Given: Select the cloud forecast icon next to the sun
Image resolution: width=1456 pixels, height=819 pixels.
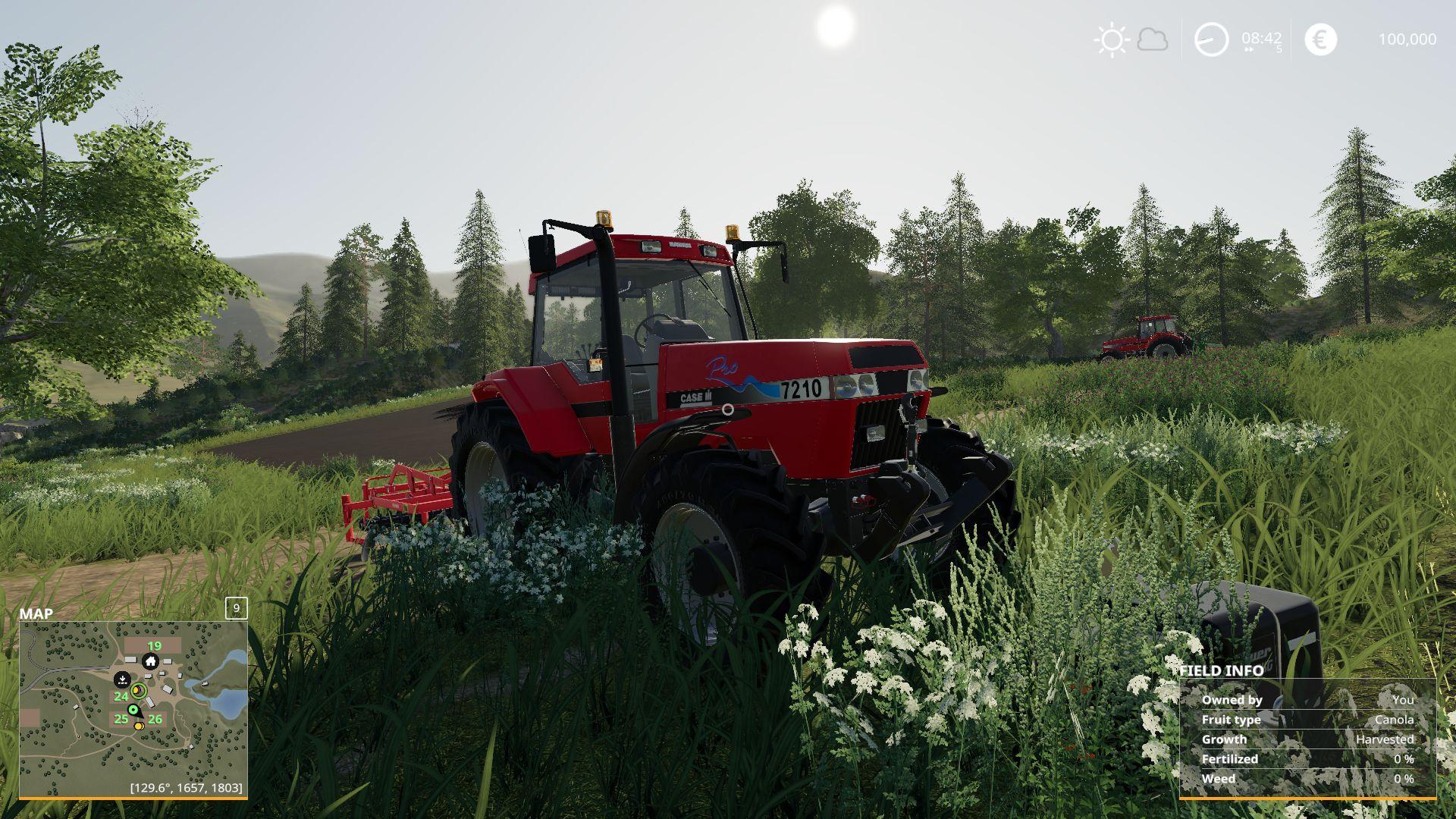Looking at the screenshot, I should pos(1153,39).
